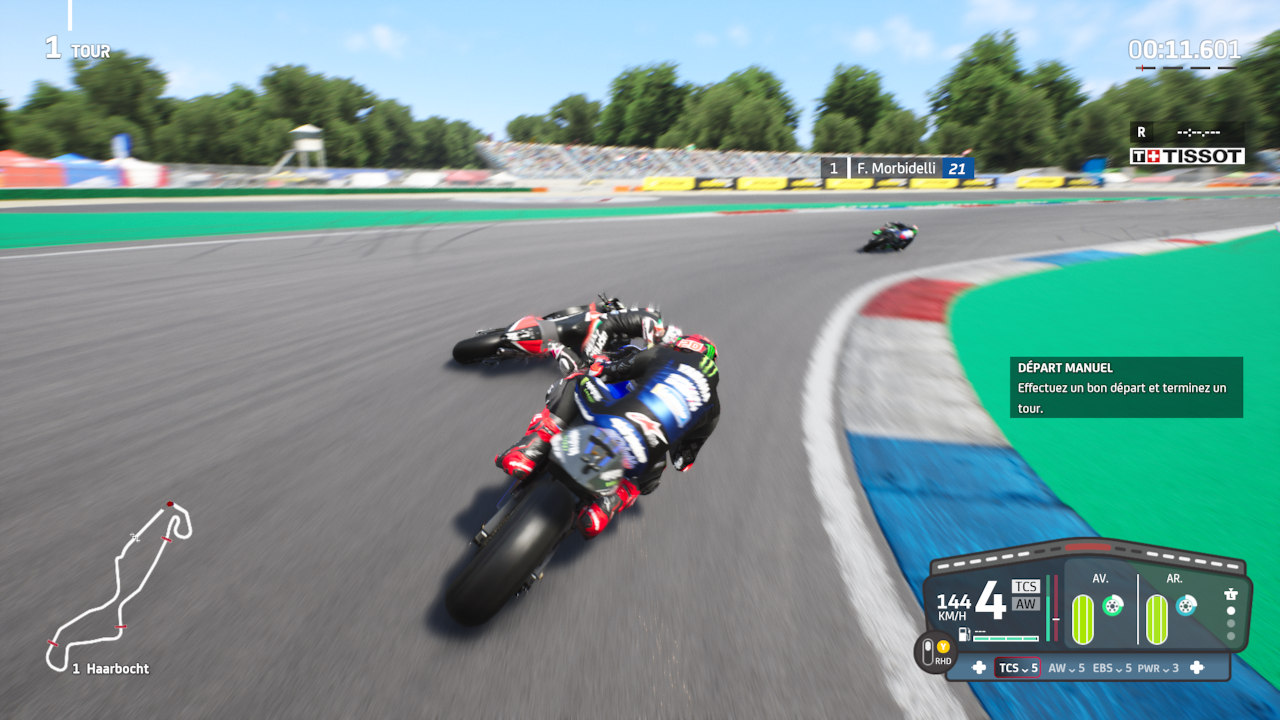Open the Départ Manuel objective panel
The image size is (1280, 720).
pos(1126,387)
